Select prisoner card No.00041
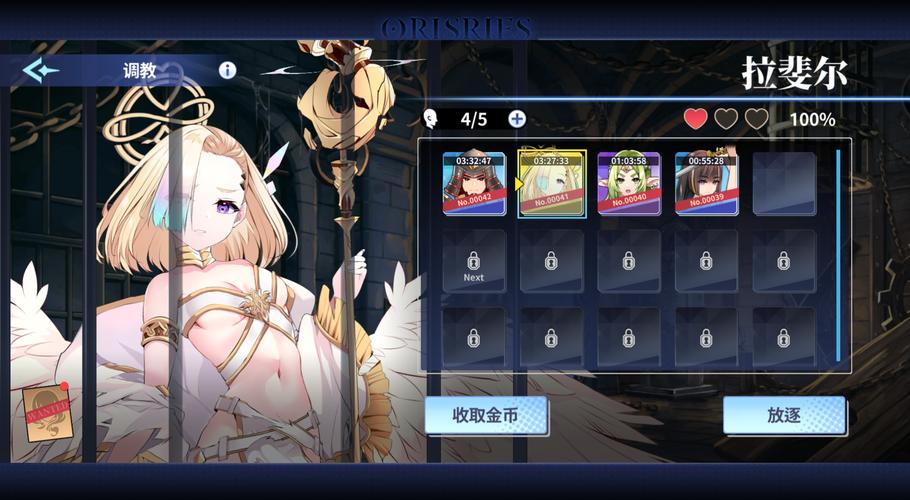Image resolution: width=910 pixels, height=500 pixels. [552, 183]
